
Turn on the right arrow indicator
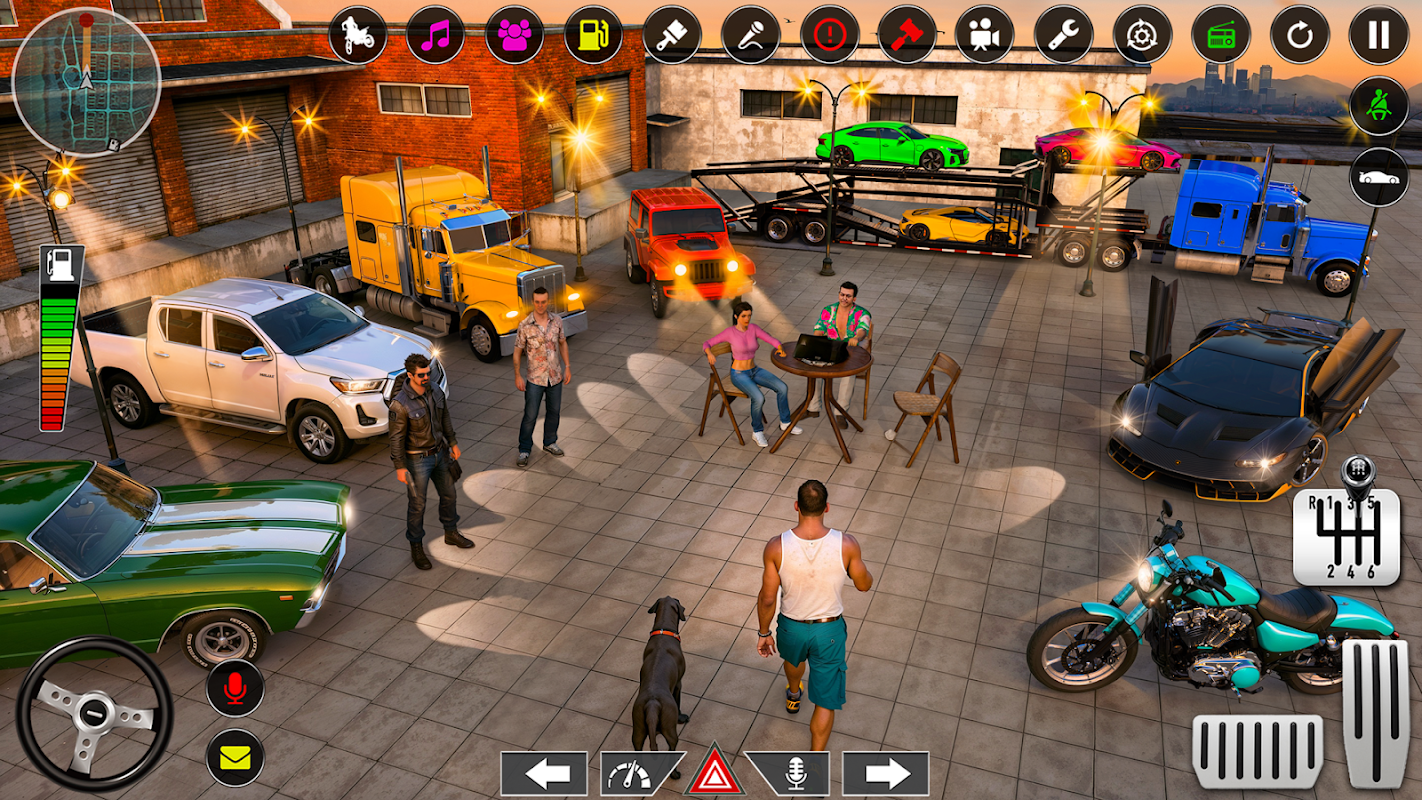885,773
